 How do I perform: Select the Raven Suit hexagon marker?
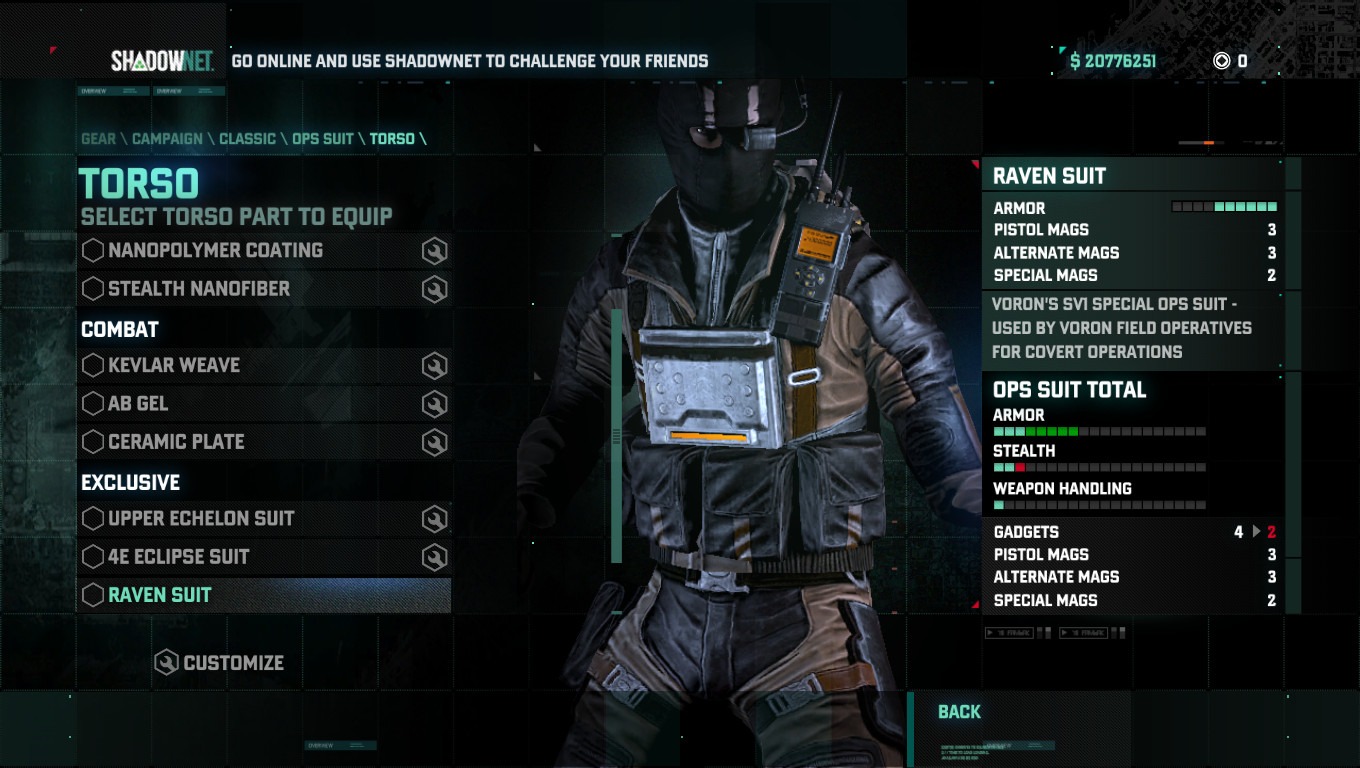coord(91,594)
